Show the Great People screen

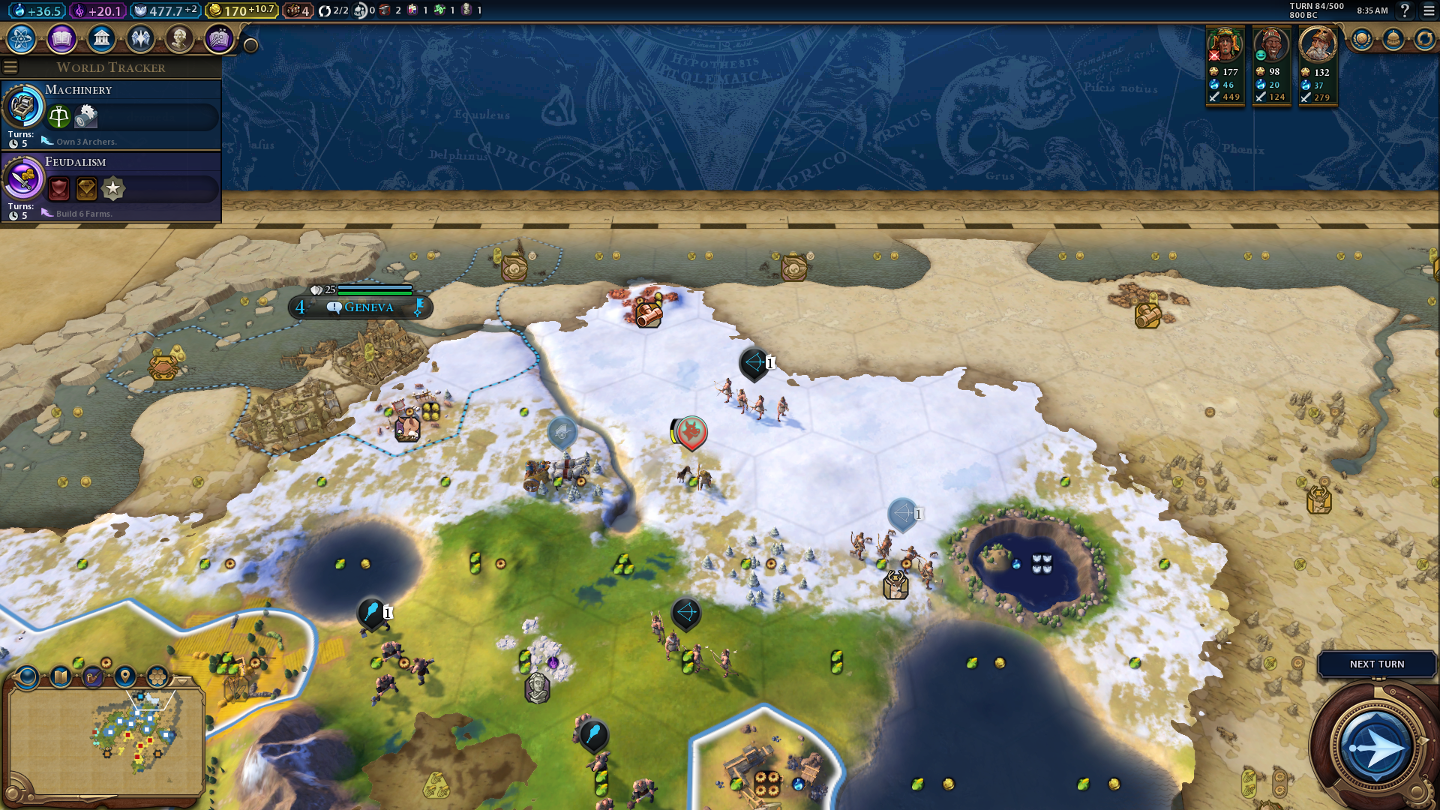coord(180,39)
